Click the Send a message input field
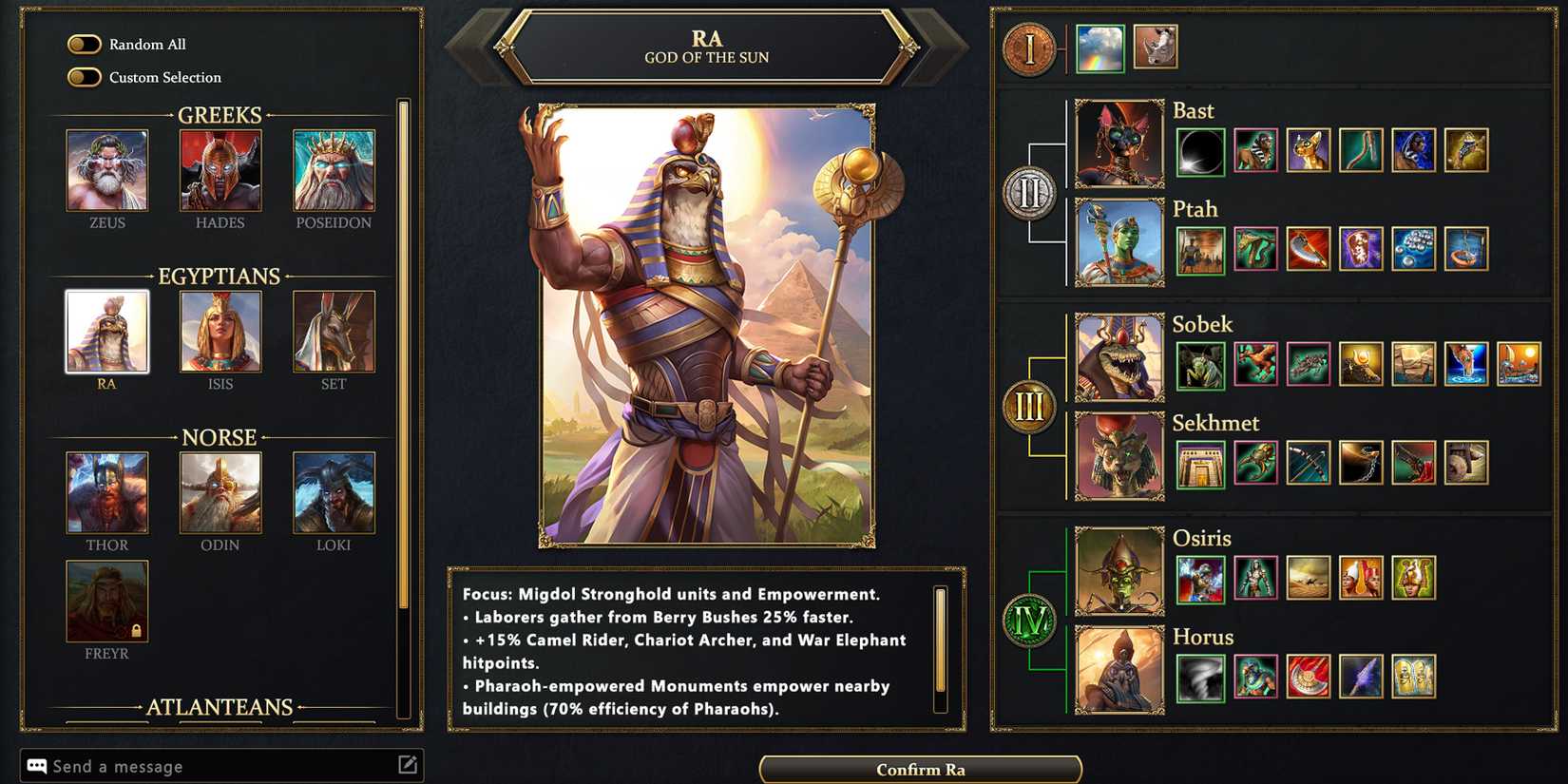 [x=190, y=765]
